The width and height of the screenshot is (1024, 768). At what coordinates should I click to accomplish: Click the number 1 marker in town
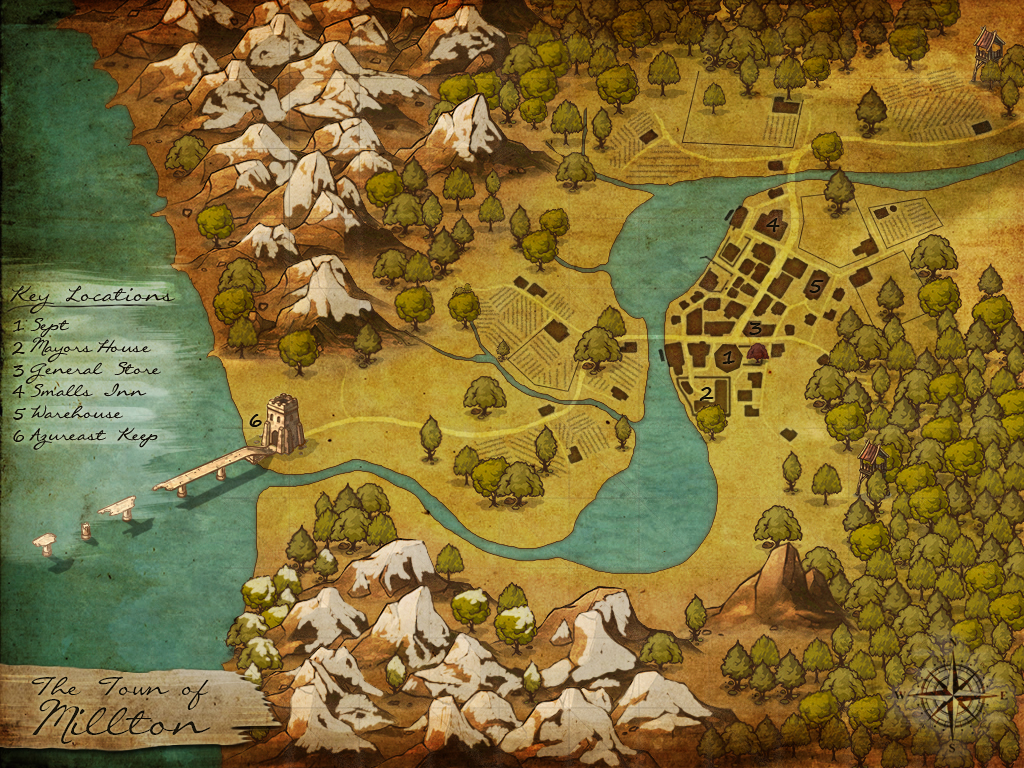click(729, 355)
